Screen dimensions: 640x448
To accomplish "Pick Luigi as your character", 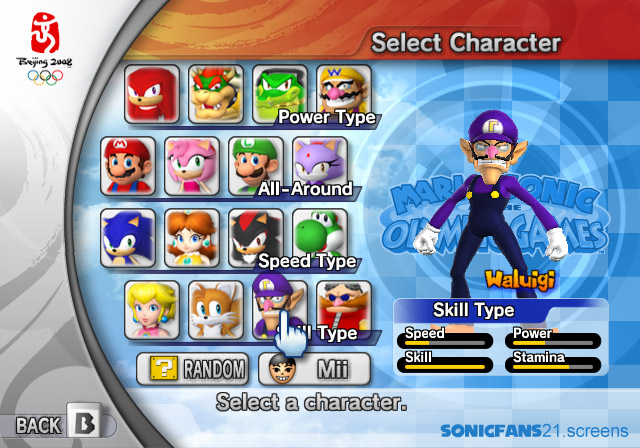I will (255, 165).
